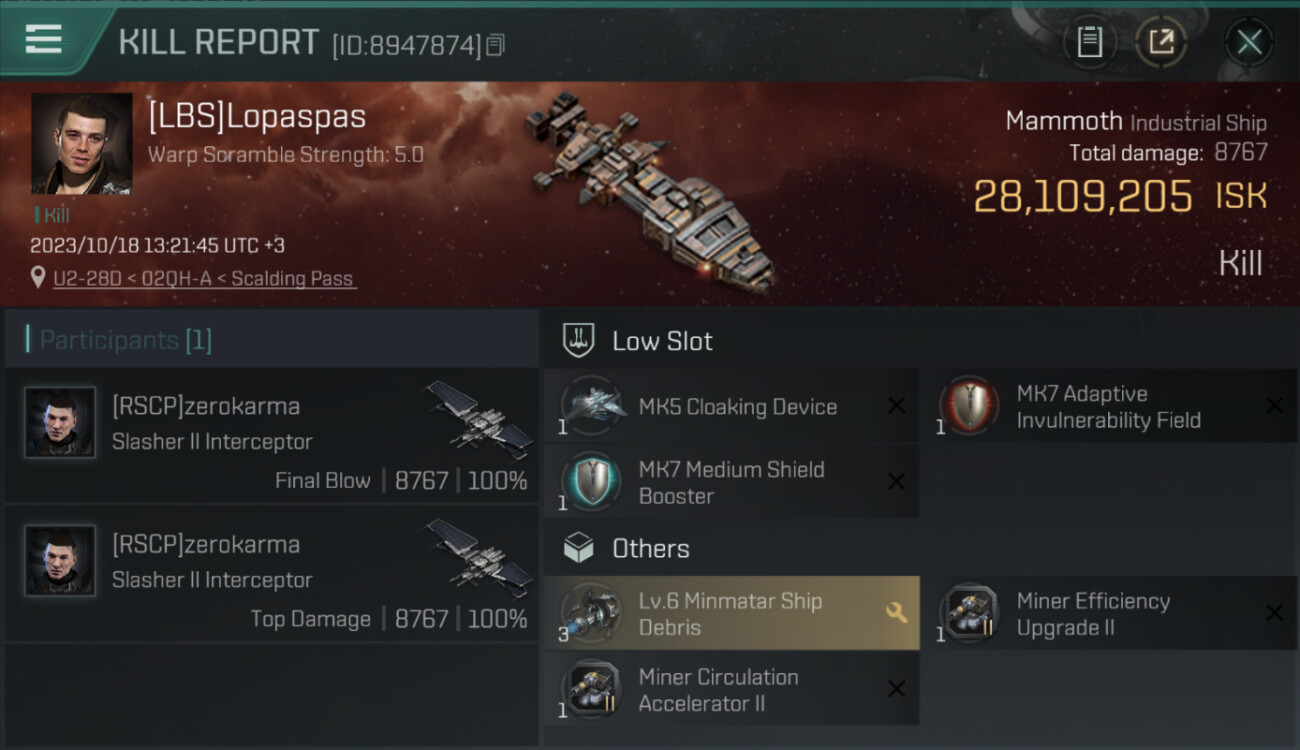Open the hamburger menu
The image size is (1300, 750).
click(x=44, y=40)
